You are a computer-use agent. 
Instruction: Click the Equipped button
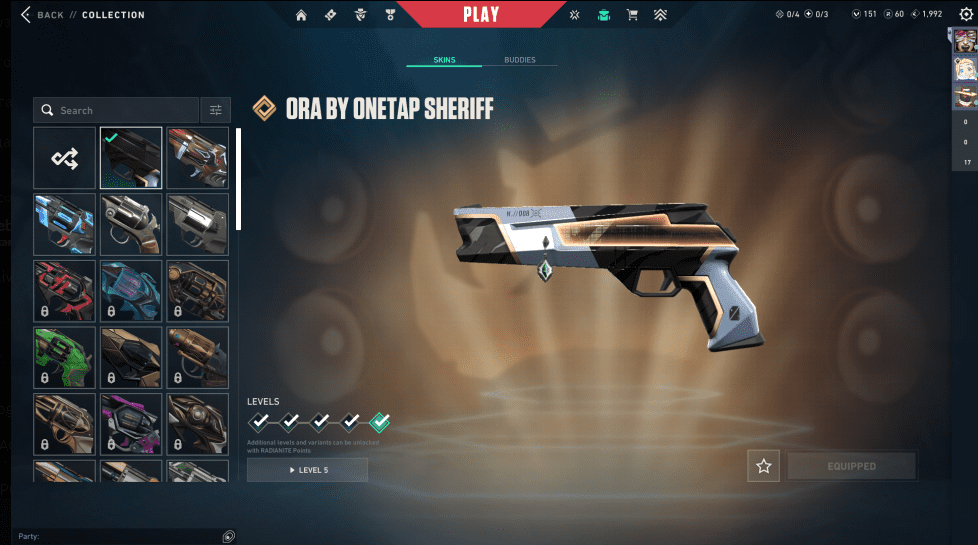tap(851, 466)
